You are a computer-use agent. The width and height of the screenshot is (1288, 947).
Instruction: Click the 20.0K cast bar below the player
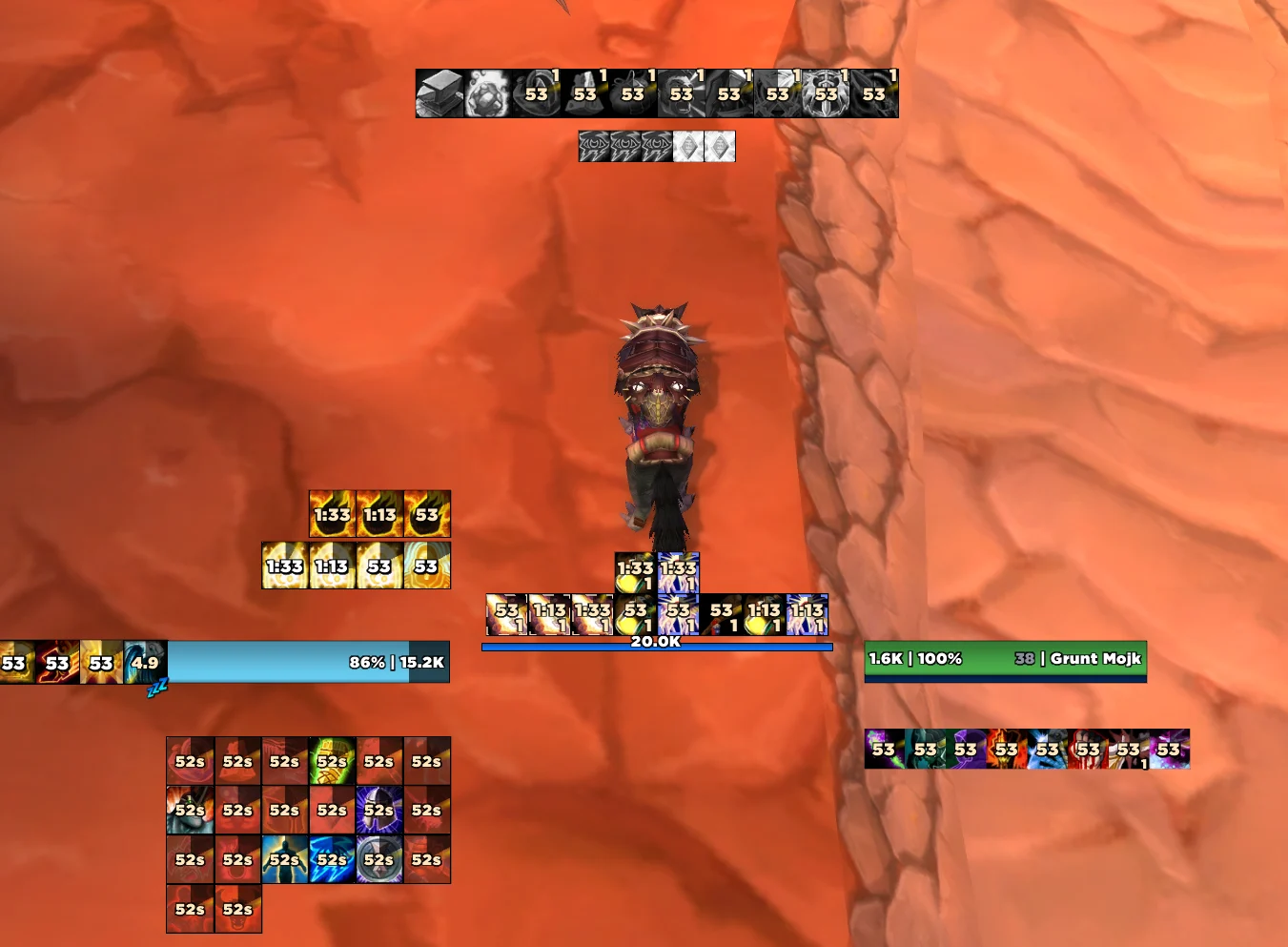click(656, 646)
